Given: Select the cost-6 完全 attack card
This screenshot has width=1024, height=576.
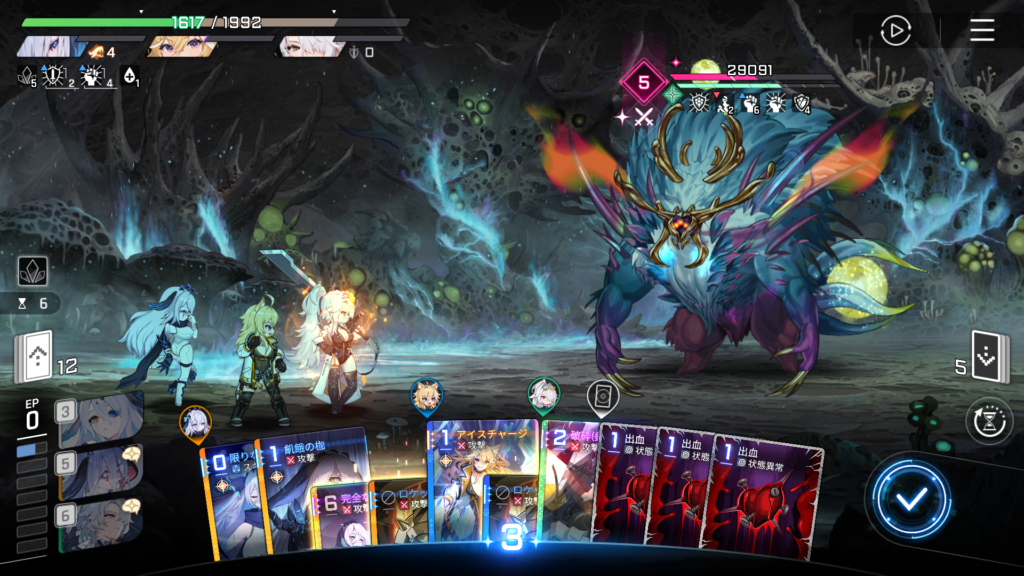Looking at the screenshot, I should click(338, 517).
